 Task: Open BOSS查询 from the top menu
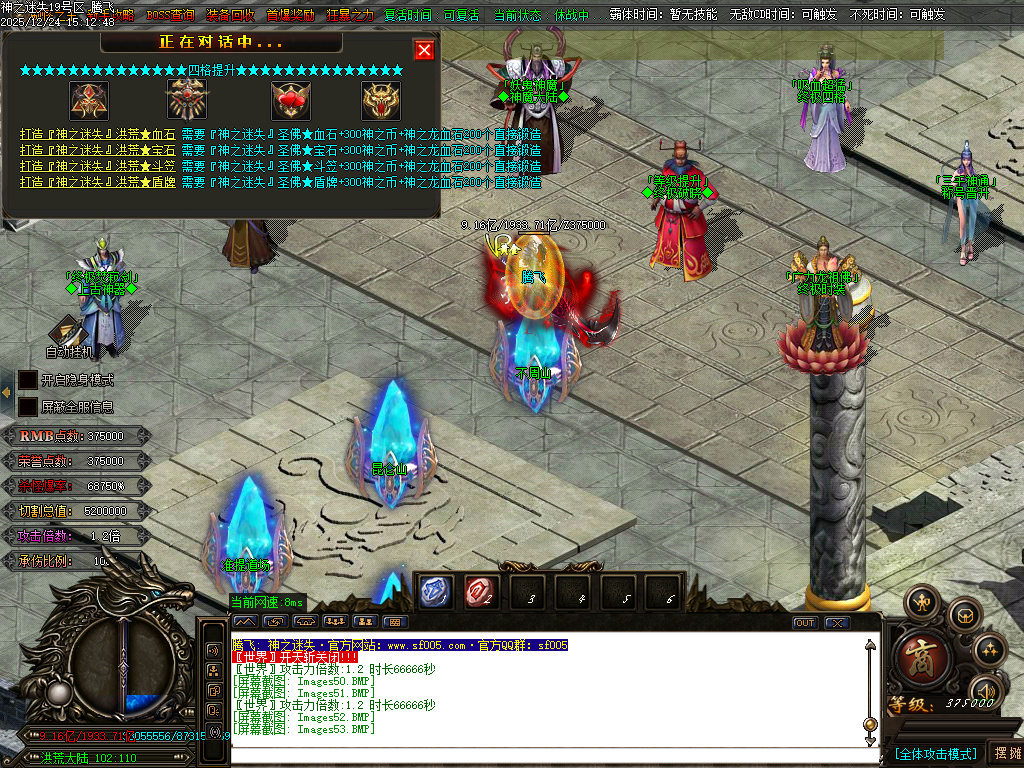[x=170, y=16]
